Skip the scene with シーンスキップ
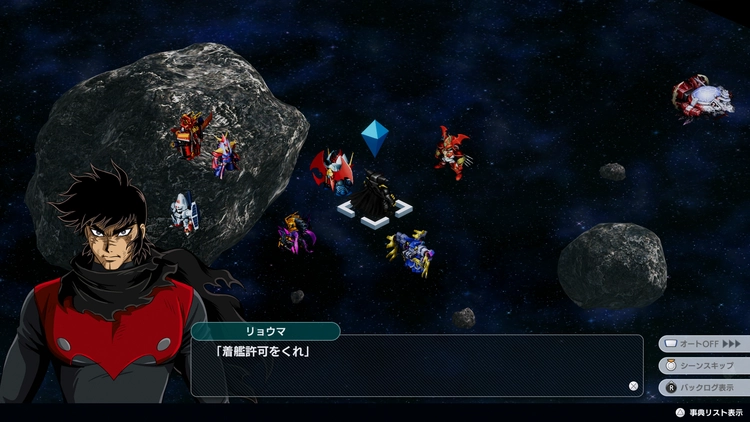Image resolution: width=750 pixels, height=422 pixels. click(x=703, y=365)
